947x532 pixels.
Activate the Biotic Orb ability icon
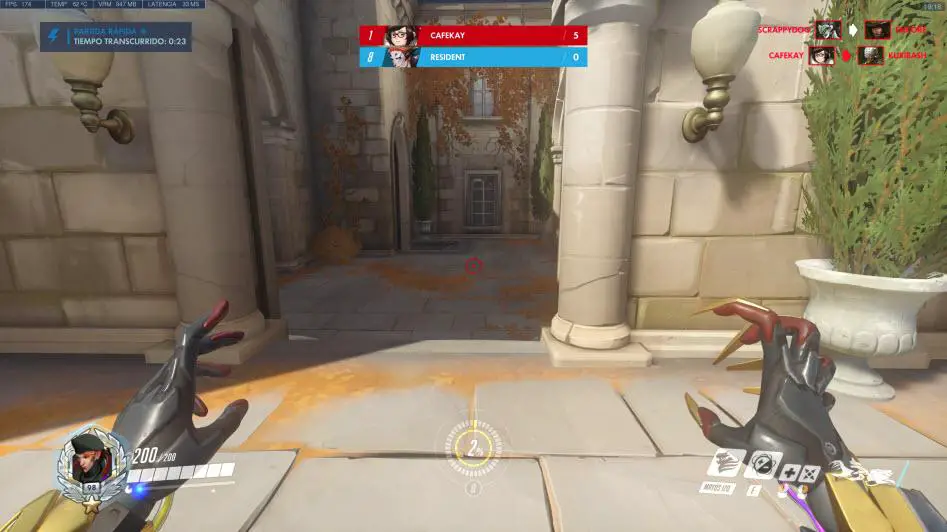763,466
